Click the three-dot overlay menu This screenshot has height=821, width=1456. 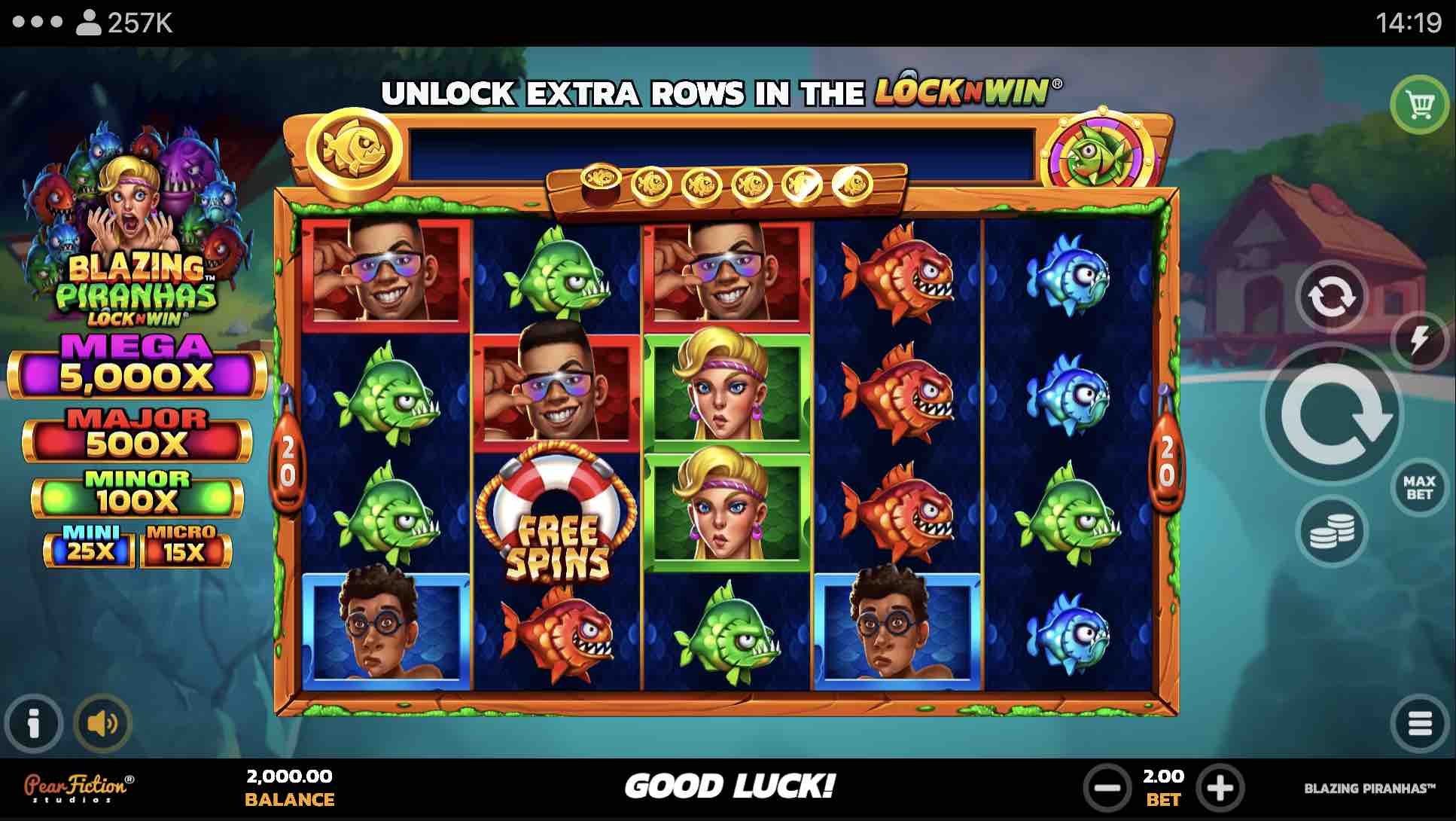coord(37,22)
